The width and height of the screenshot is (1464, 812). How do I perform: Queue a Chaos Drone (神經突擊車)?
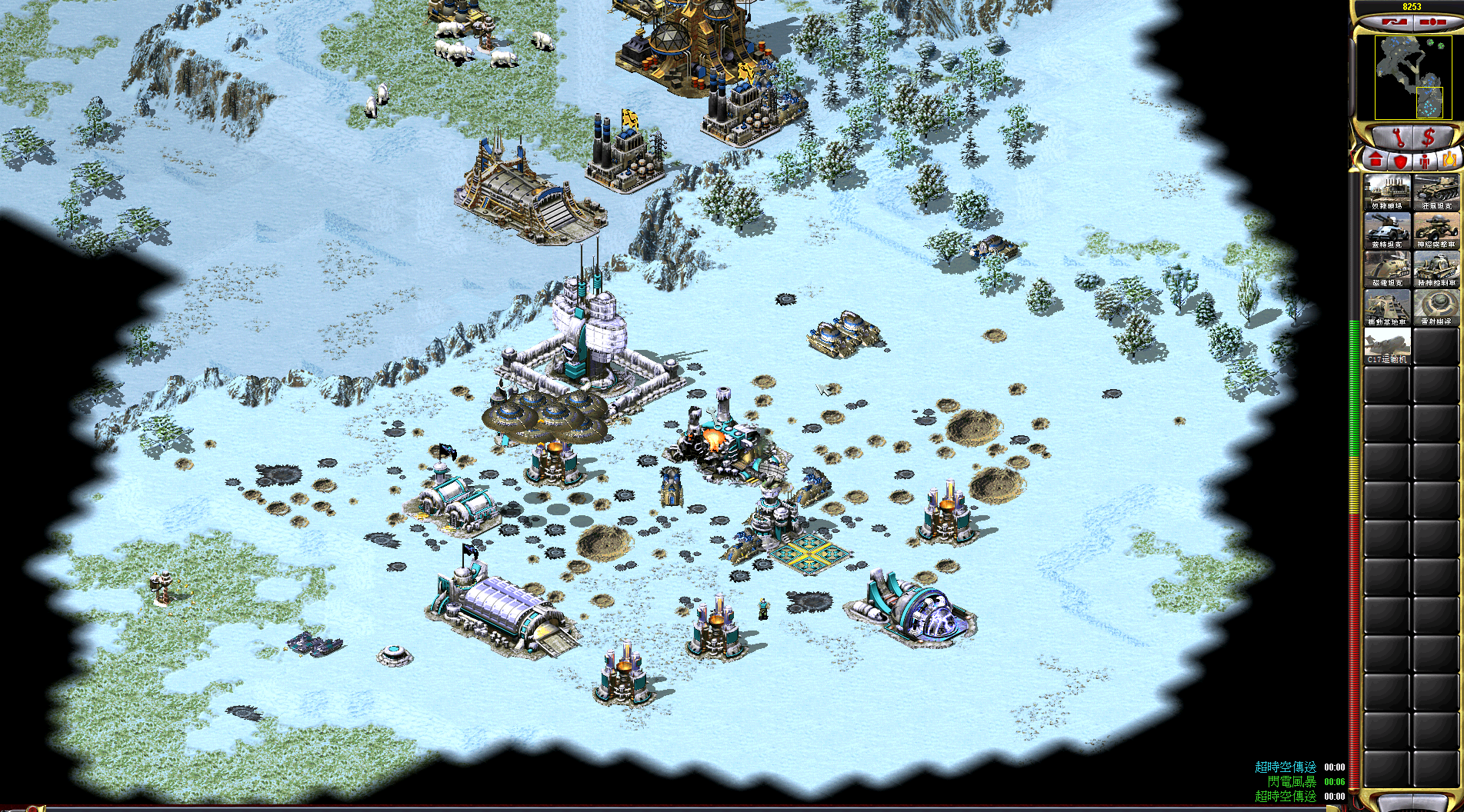pos(1436,231)
